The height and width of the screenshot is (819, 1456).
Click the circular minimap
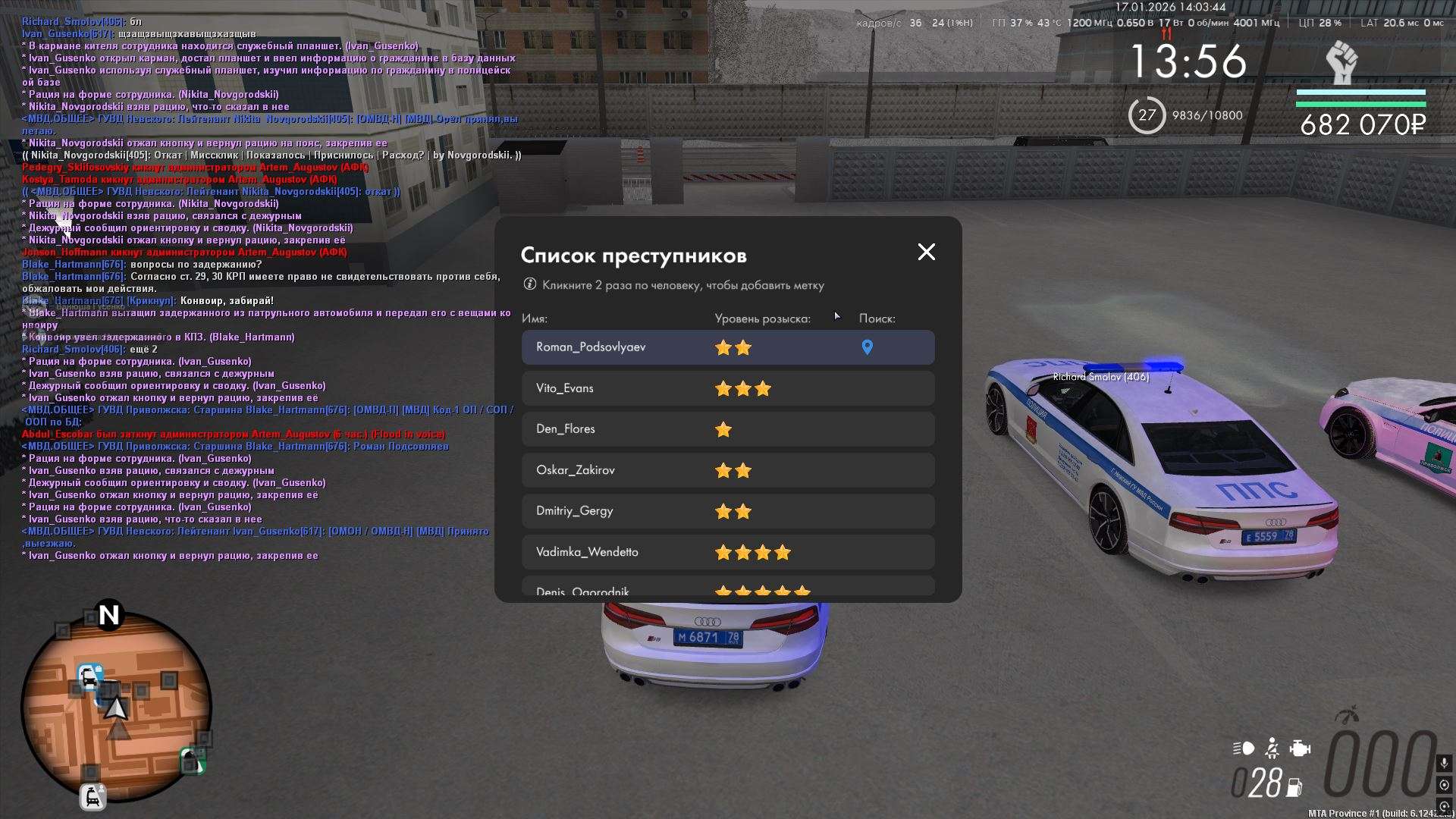coord(116,707)
